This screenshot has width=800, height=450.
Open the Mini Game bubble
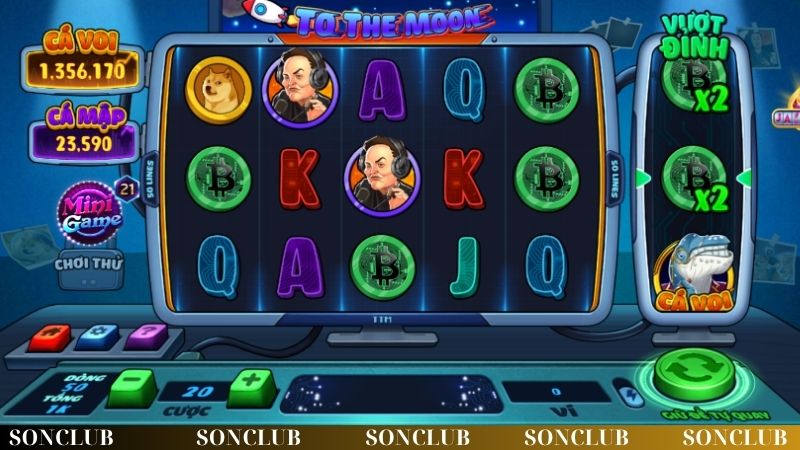[x=92, y=212]
